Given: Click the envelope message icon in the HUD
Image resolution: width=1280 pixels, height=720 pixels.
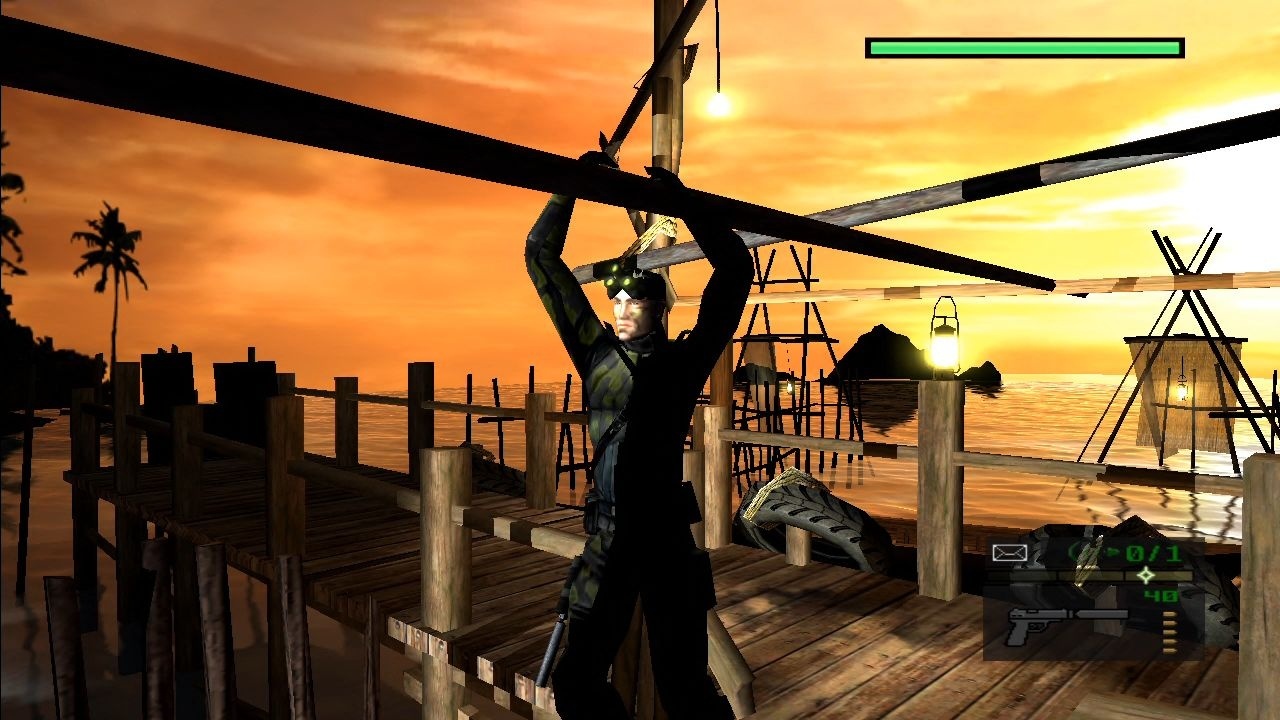Looking at the screenshot, I should pyautogui.click(x=1010, y=552).
